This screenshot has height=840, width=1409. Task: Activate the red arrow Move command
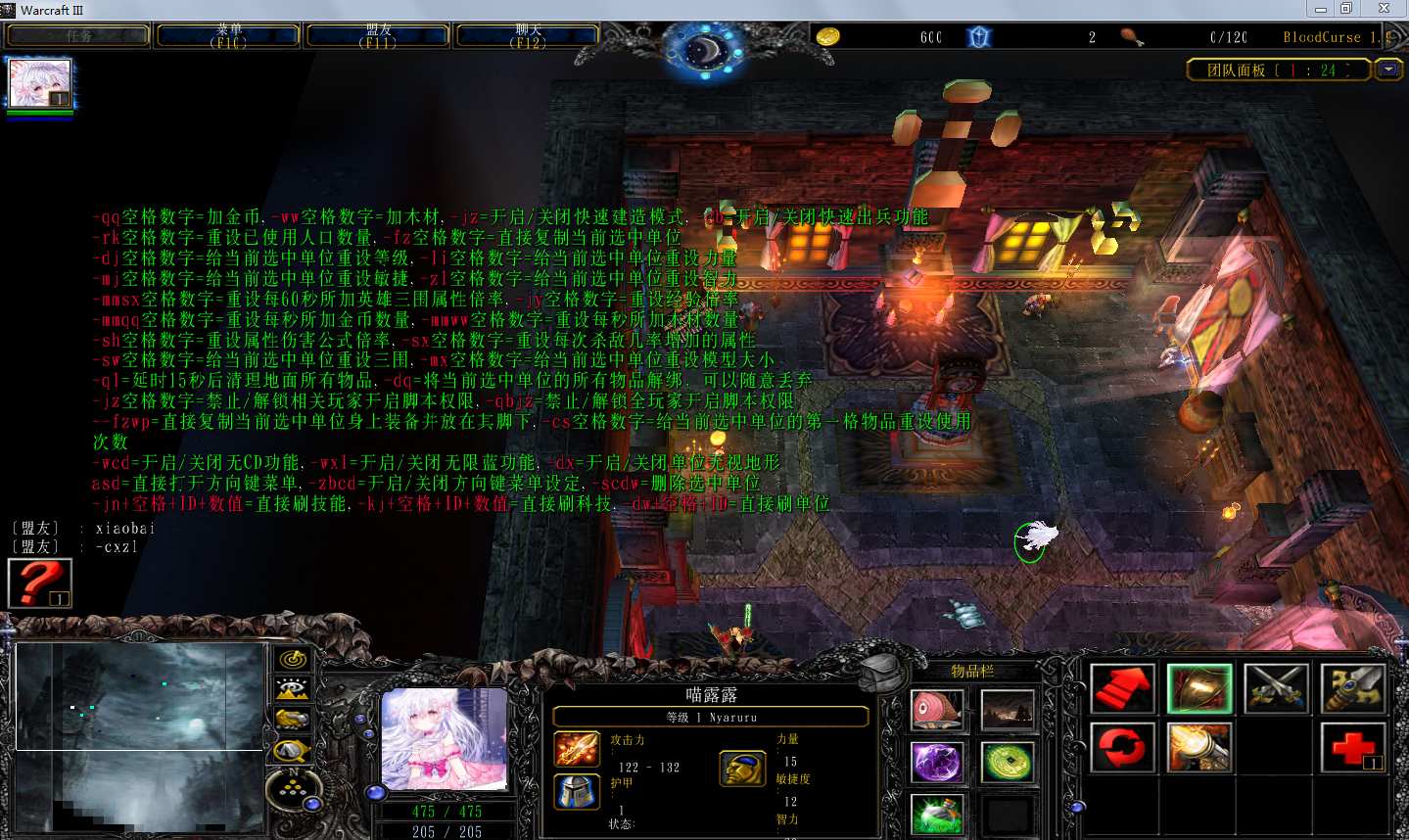click(x=1122, y=688)
